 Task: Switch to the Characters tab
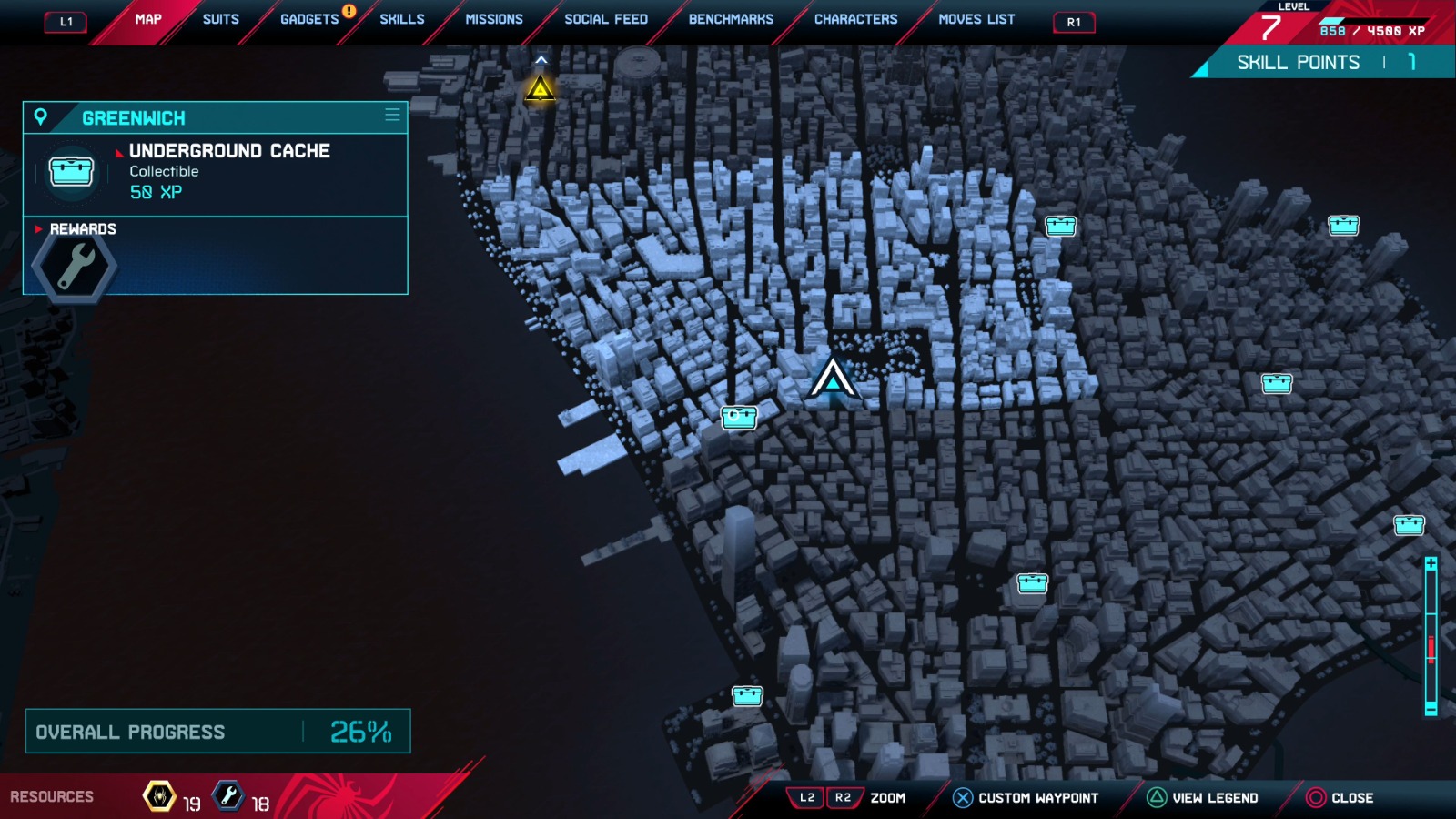[855, 19]
